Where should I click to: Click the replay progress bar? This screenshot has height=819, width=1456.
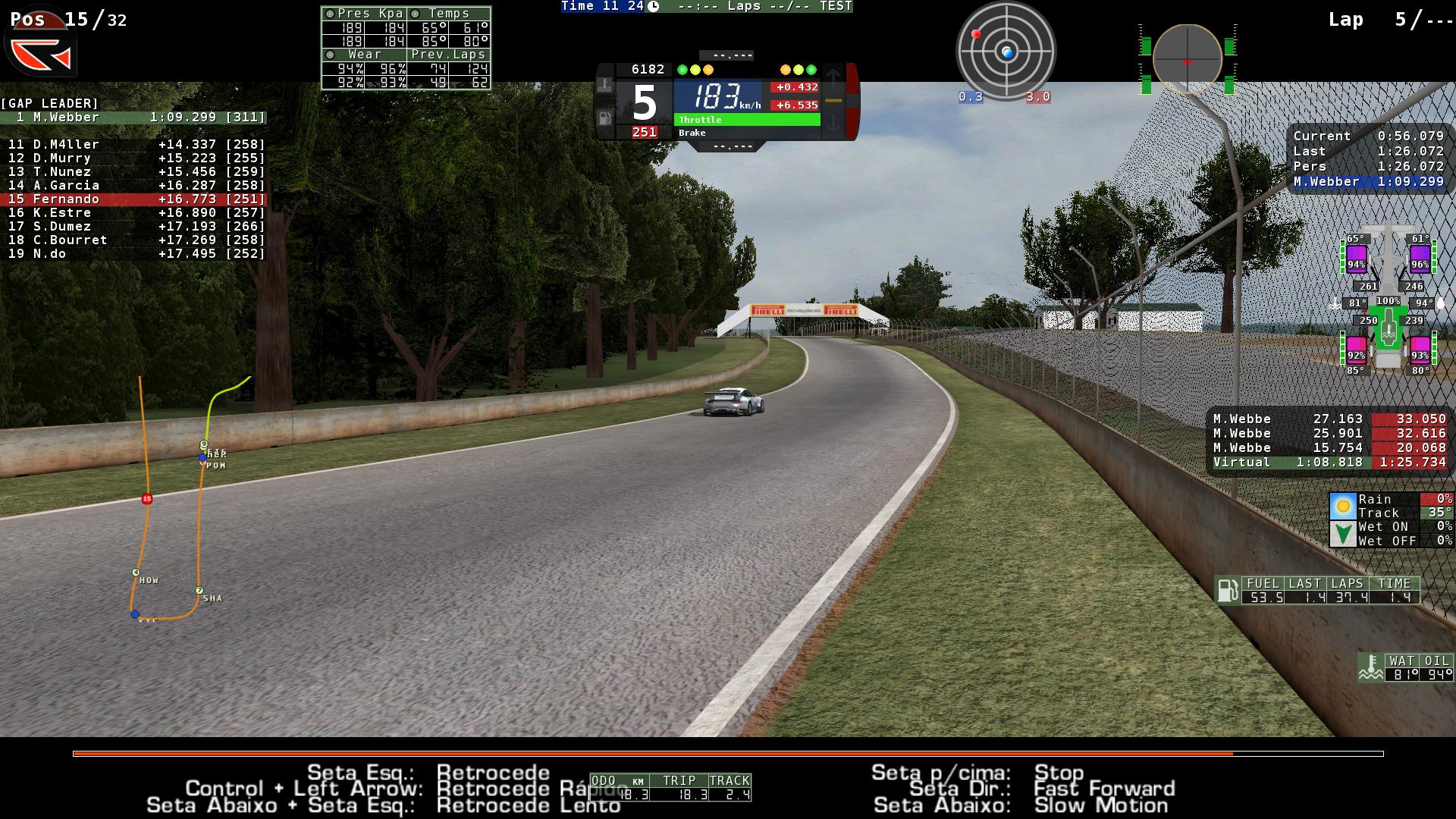[x=728, y=754]
